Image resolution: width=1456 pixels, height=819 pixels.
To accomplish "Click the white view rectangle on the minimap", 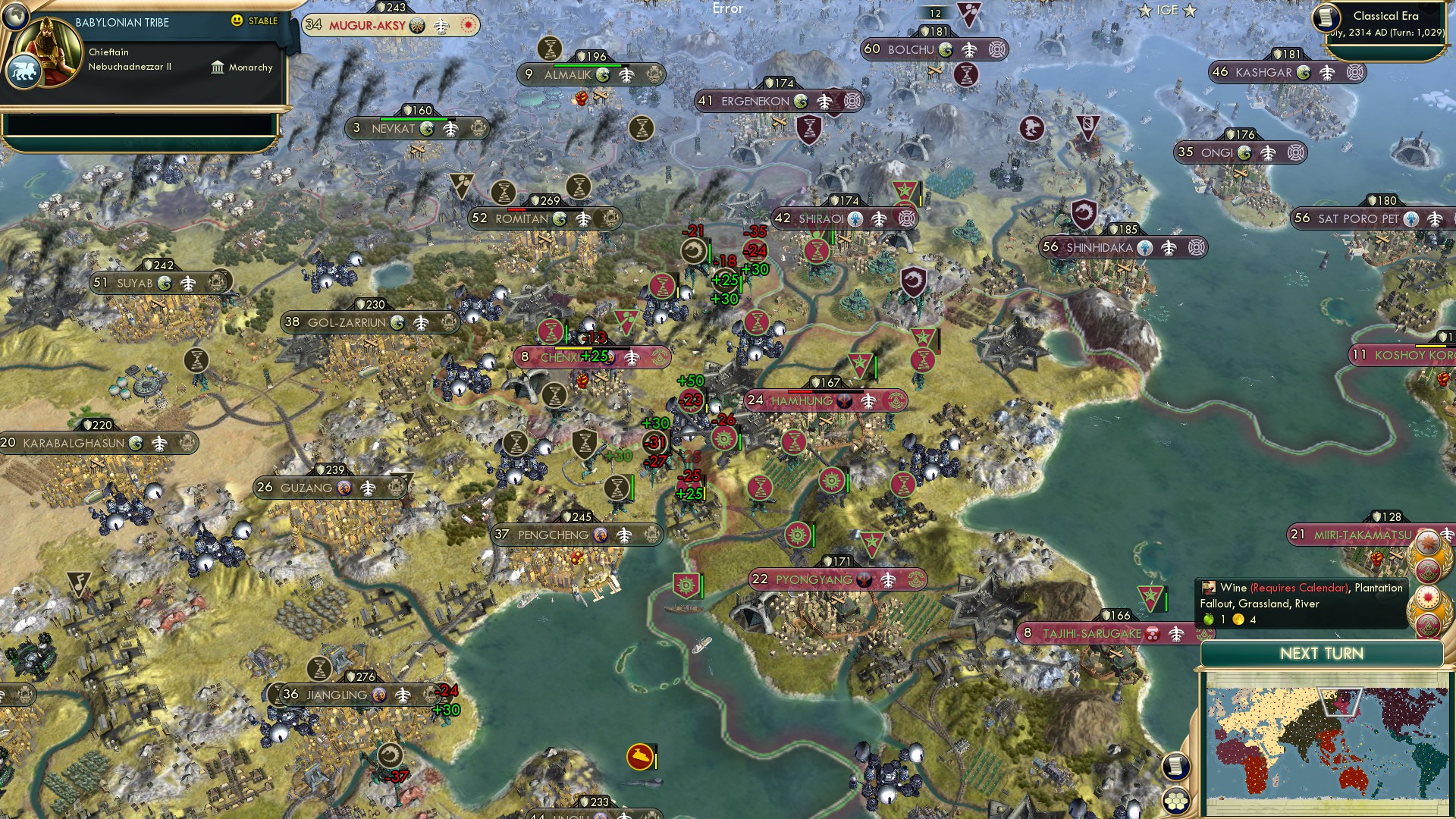I will point(1341,701).
